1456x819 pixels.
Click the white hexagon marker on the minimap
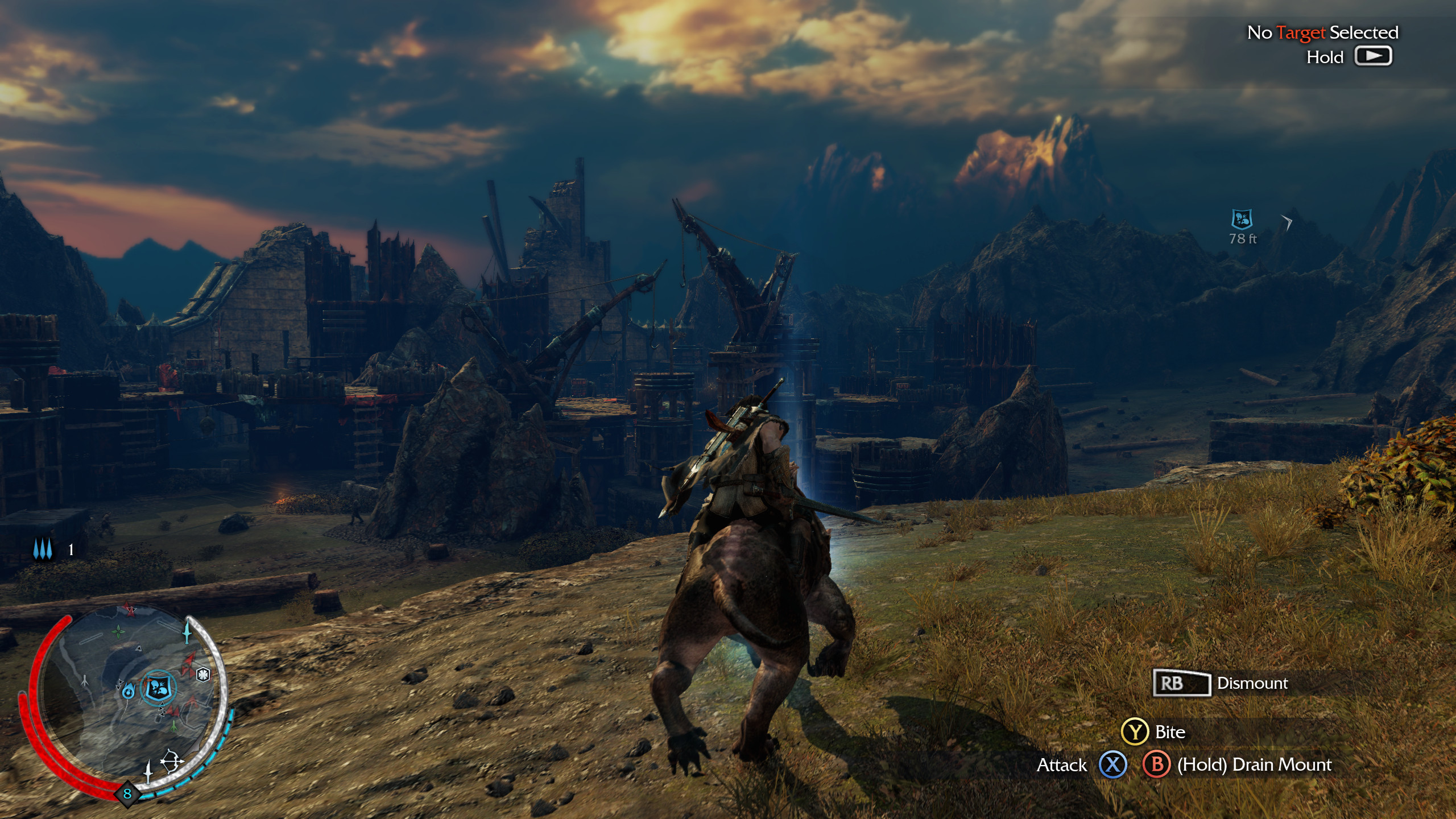tap(203, 675)
